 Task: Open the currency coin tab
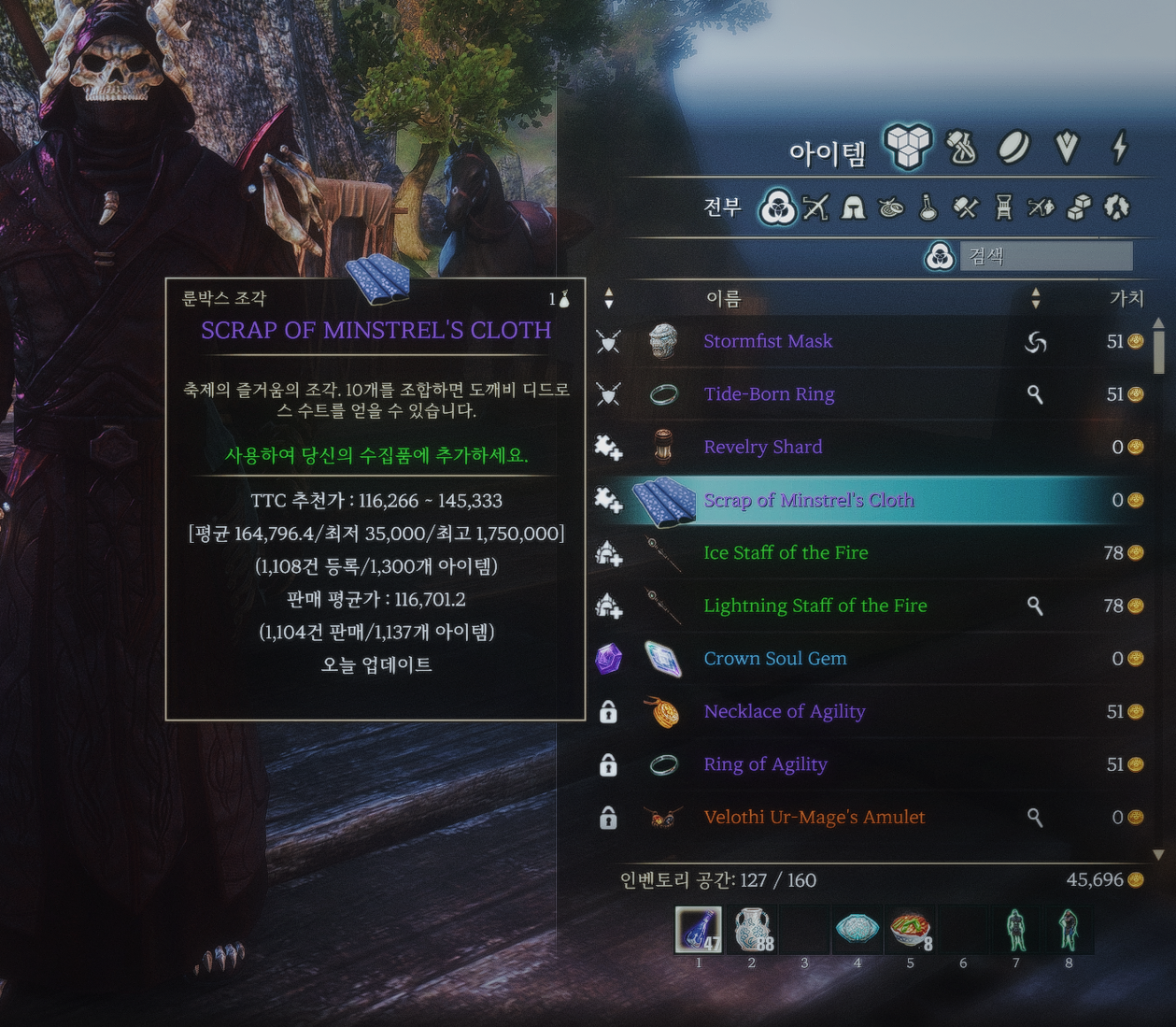pos(1014,148)
